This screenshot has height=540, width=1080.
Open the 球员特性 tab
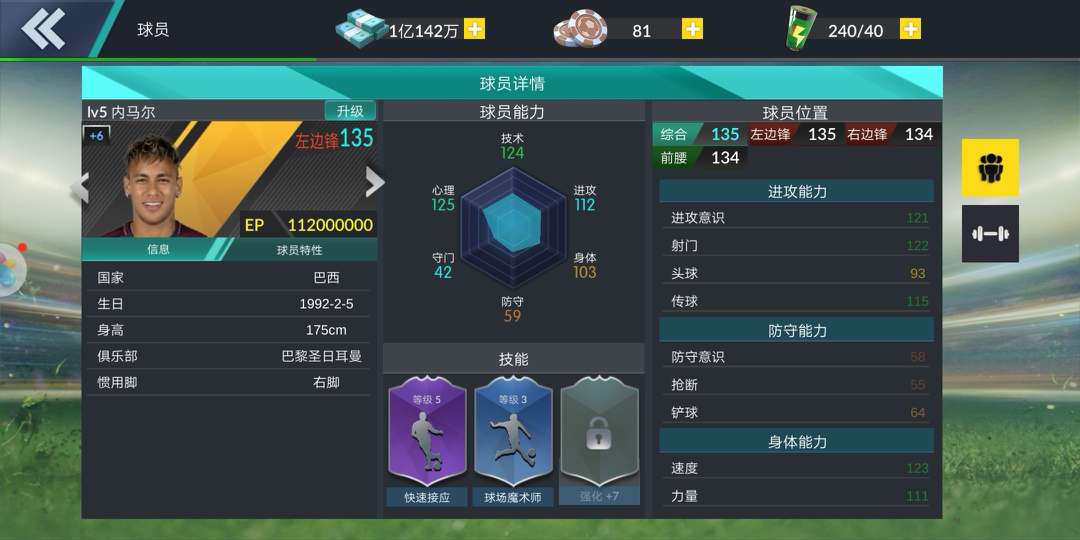pos(300,249)
